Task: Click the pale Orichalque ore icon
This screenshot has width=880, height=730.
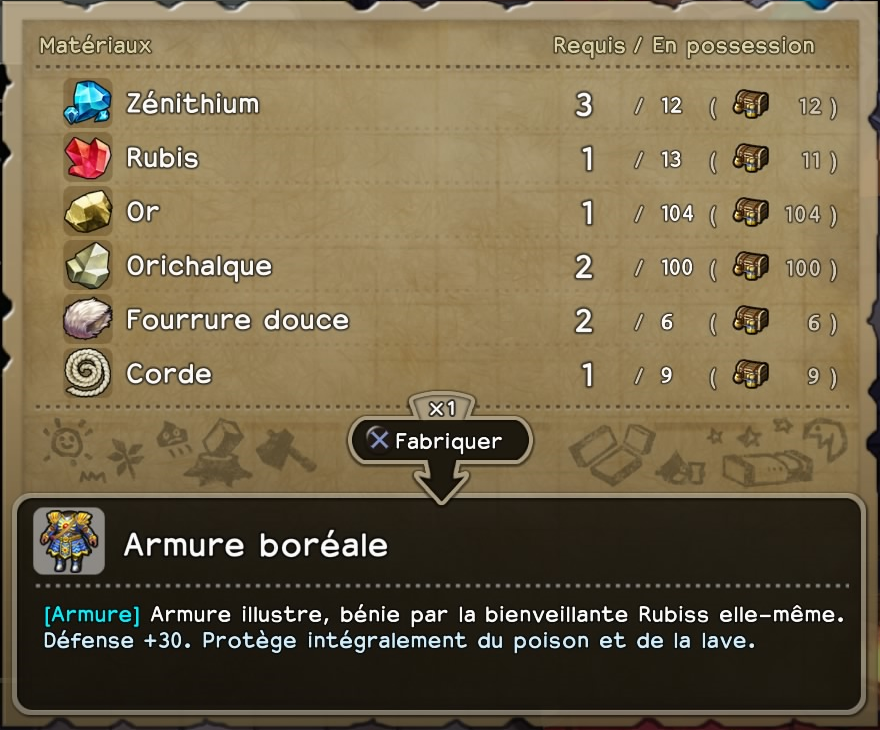Action: 87,266
